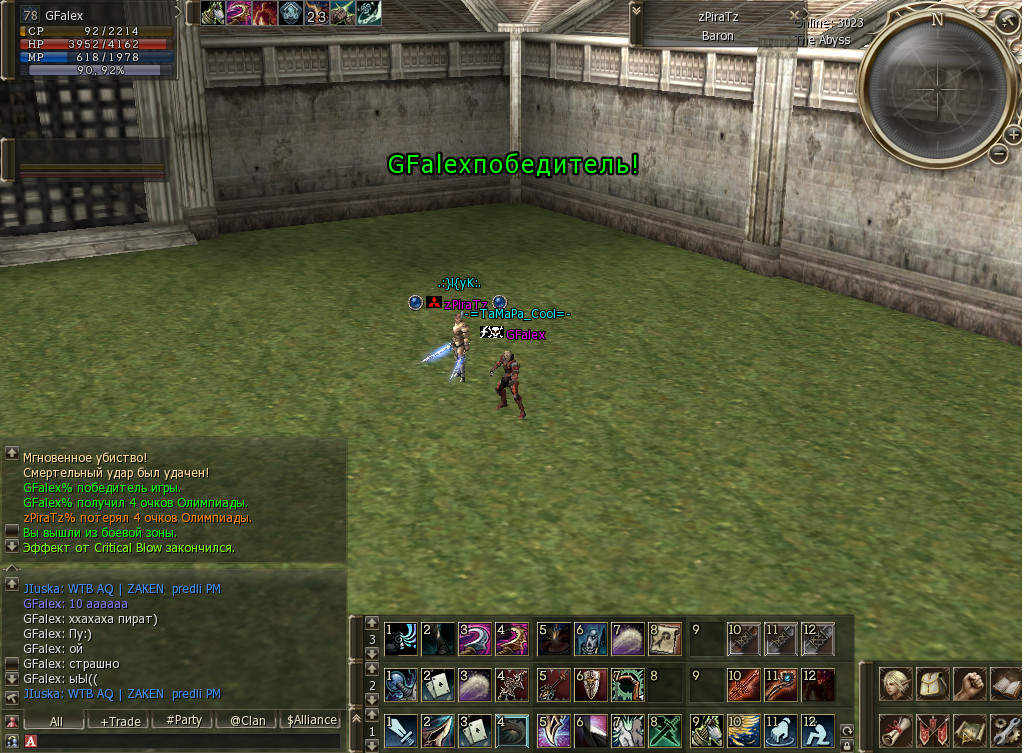Switch to the +Trade chat tab
This screenshot has height=753, width=1028.
tap(121, 720)
